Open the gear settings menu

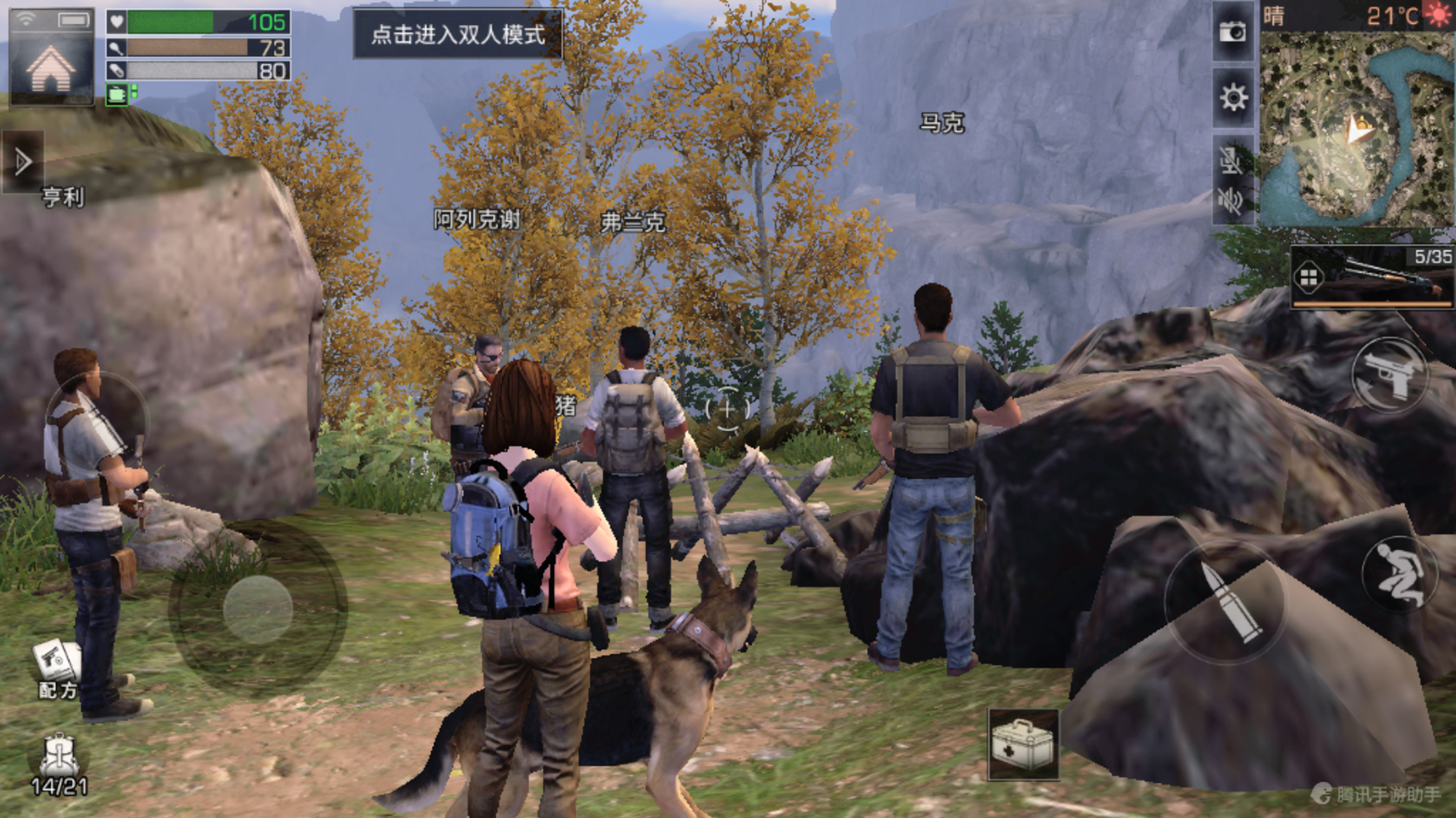coord(1233,98)
